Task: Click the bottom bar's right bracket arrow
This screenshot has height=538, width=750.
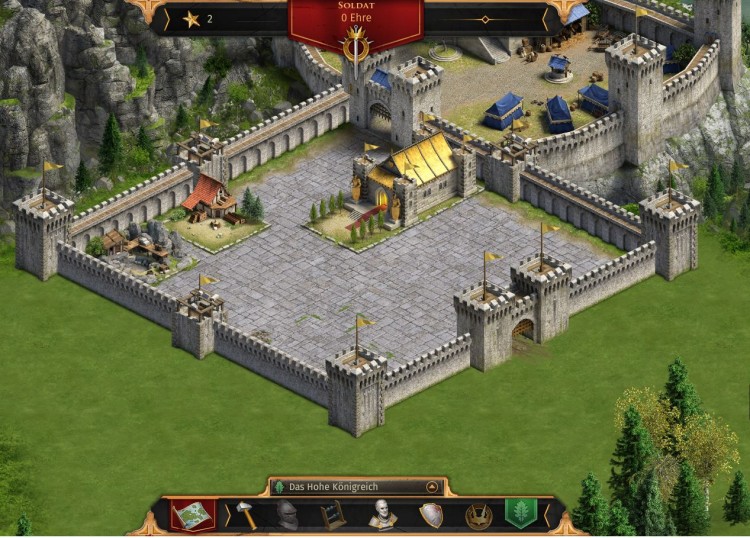Action: [545, 515]
